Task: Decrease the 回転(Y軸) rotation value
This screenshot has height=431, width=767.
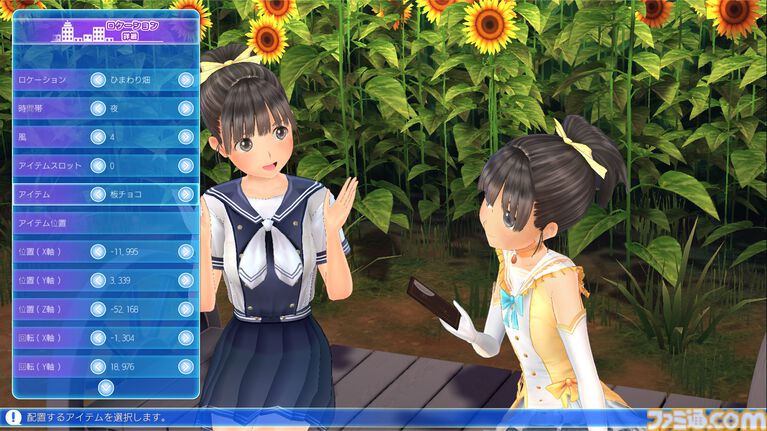Action: (98, 366)
